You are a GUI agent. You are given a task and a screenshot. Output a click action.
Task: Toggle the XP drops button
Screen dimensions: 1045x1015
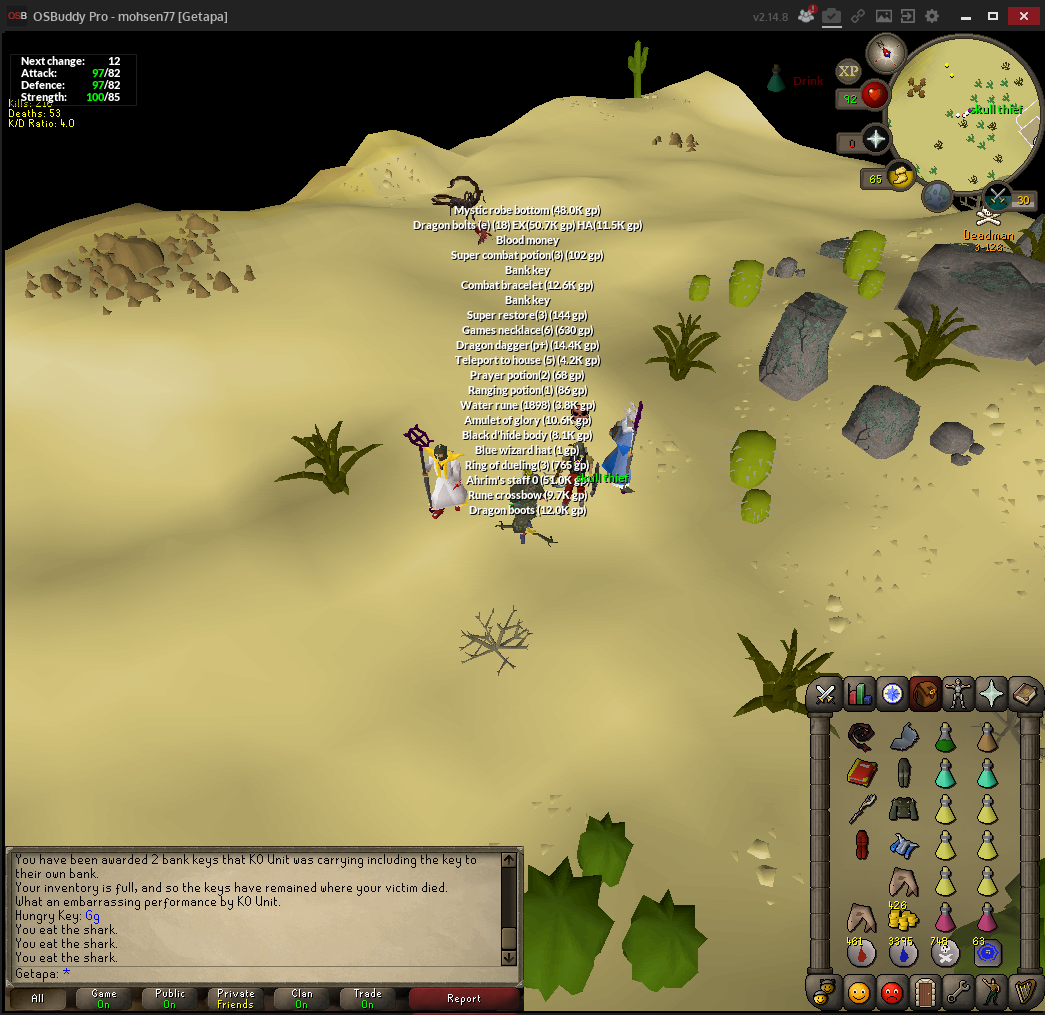click(849, 71)
